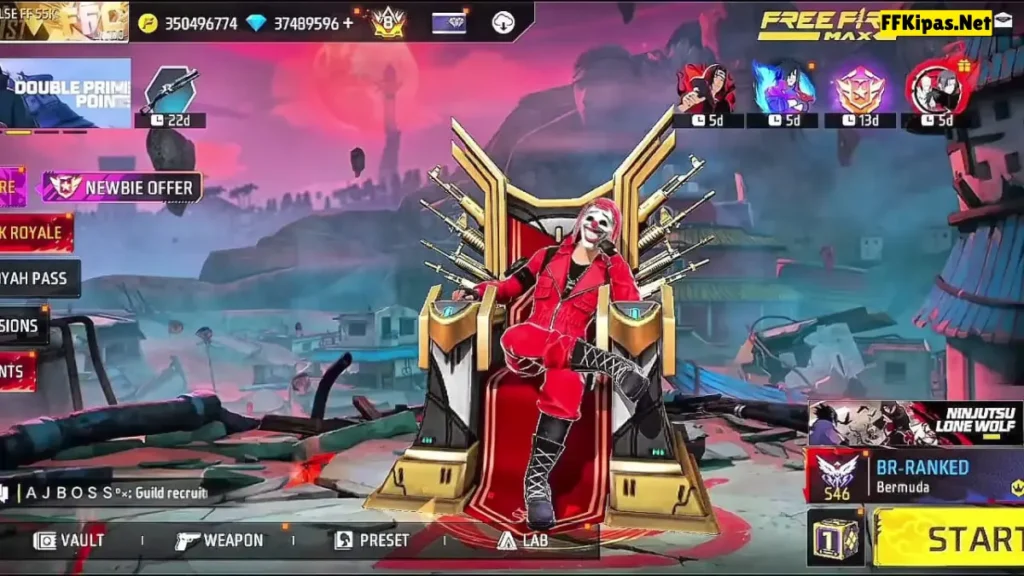Open the Preset menu
The width and height of the screenshot is (1024, 576).
coord(372,540)
